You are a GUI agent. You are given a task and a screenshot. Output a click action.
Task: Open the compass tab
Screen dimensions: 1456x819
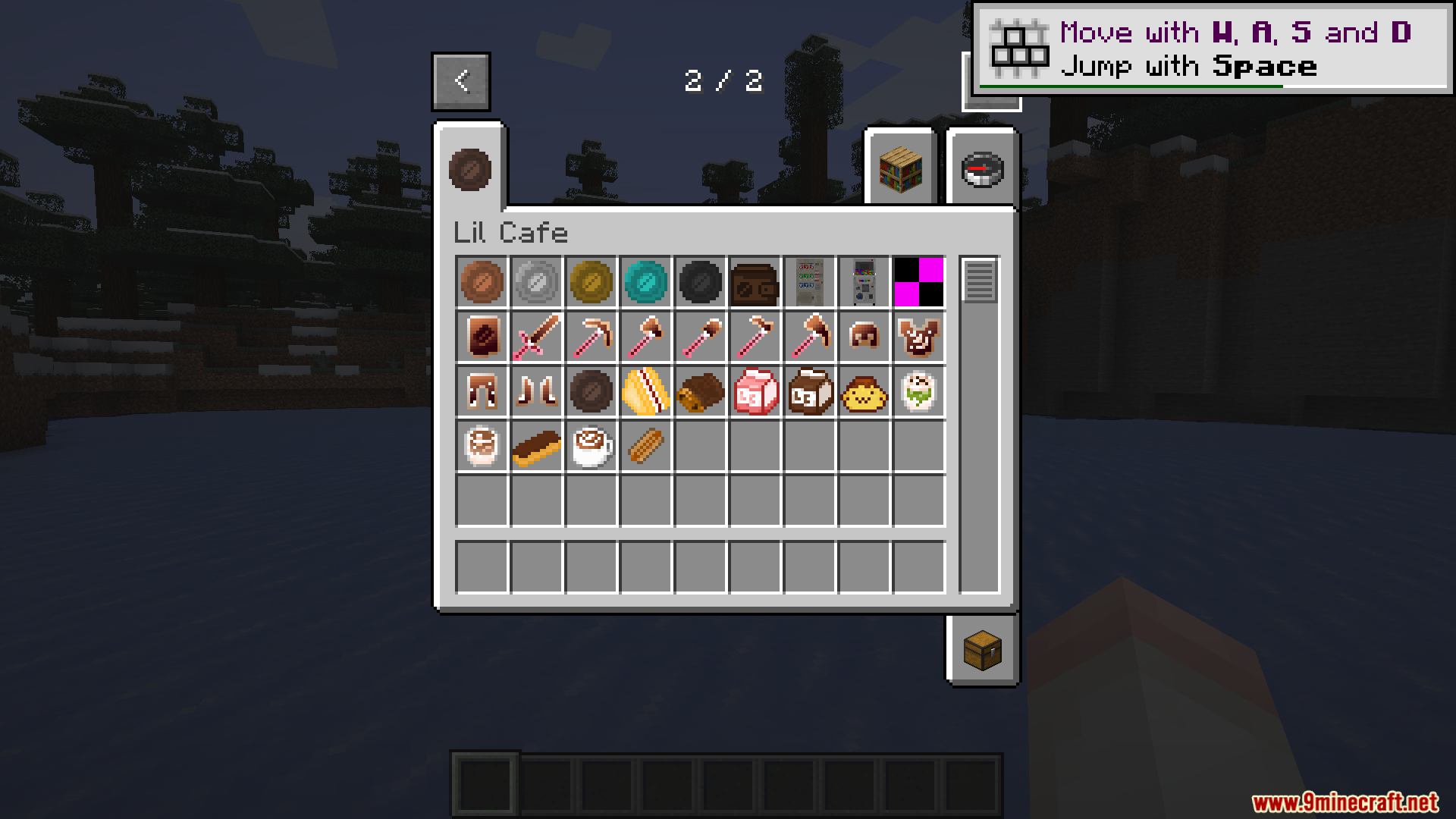(982, 169)
